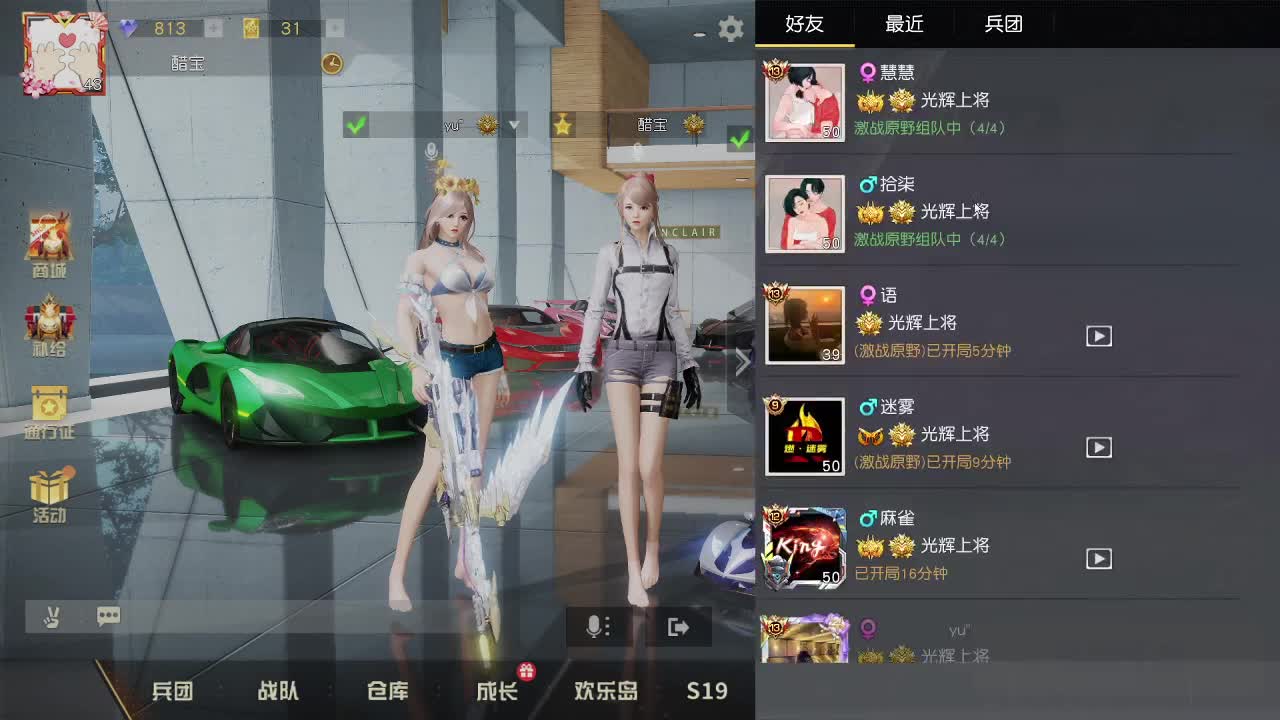Click the microphone voice button

tap(597, 626)
